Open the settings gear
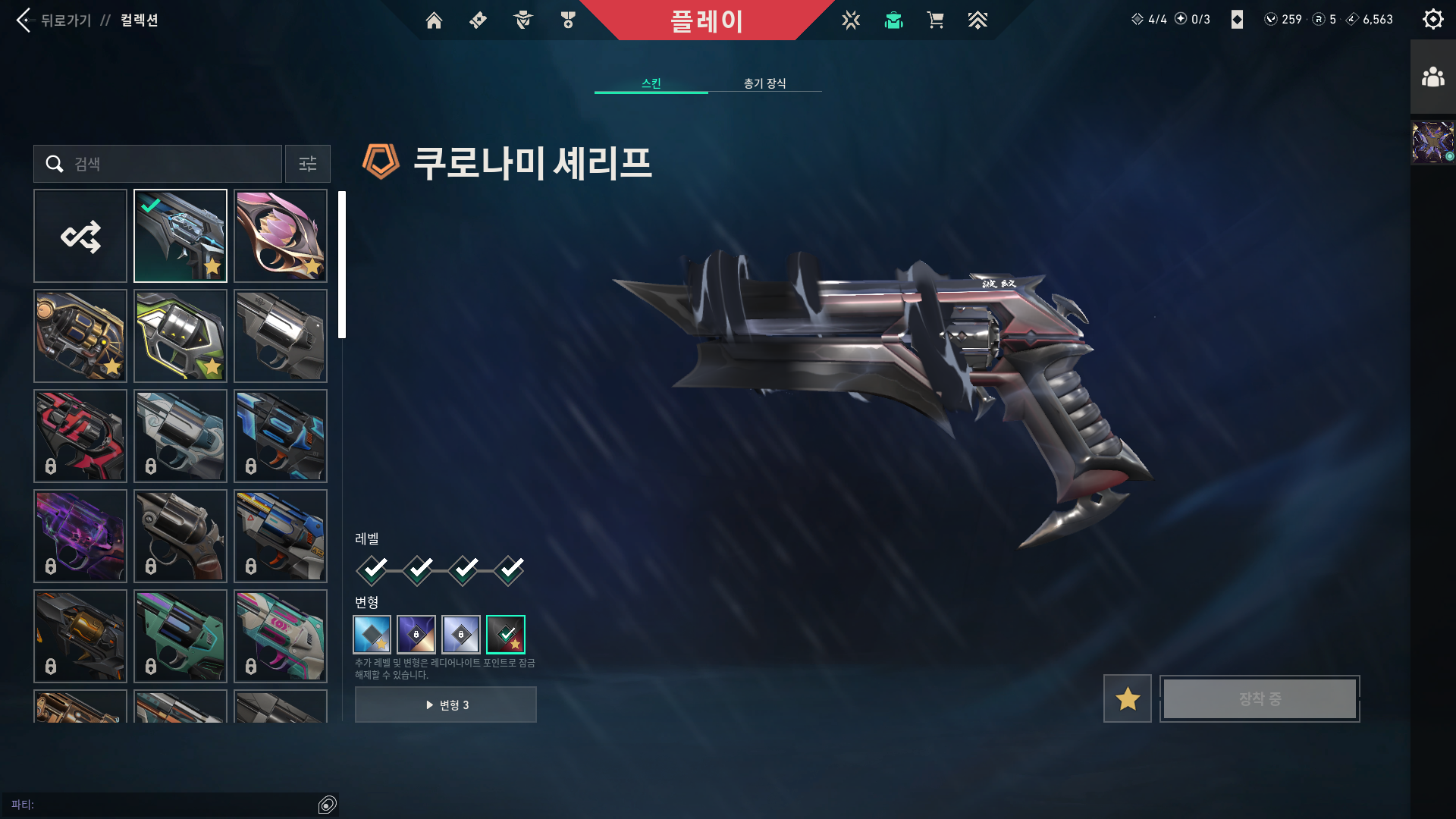 (1433, 19)
